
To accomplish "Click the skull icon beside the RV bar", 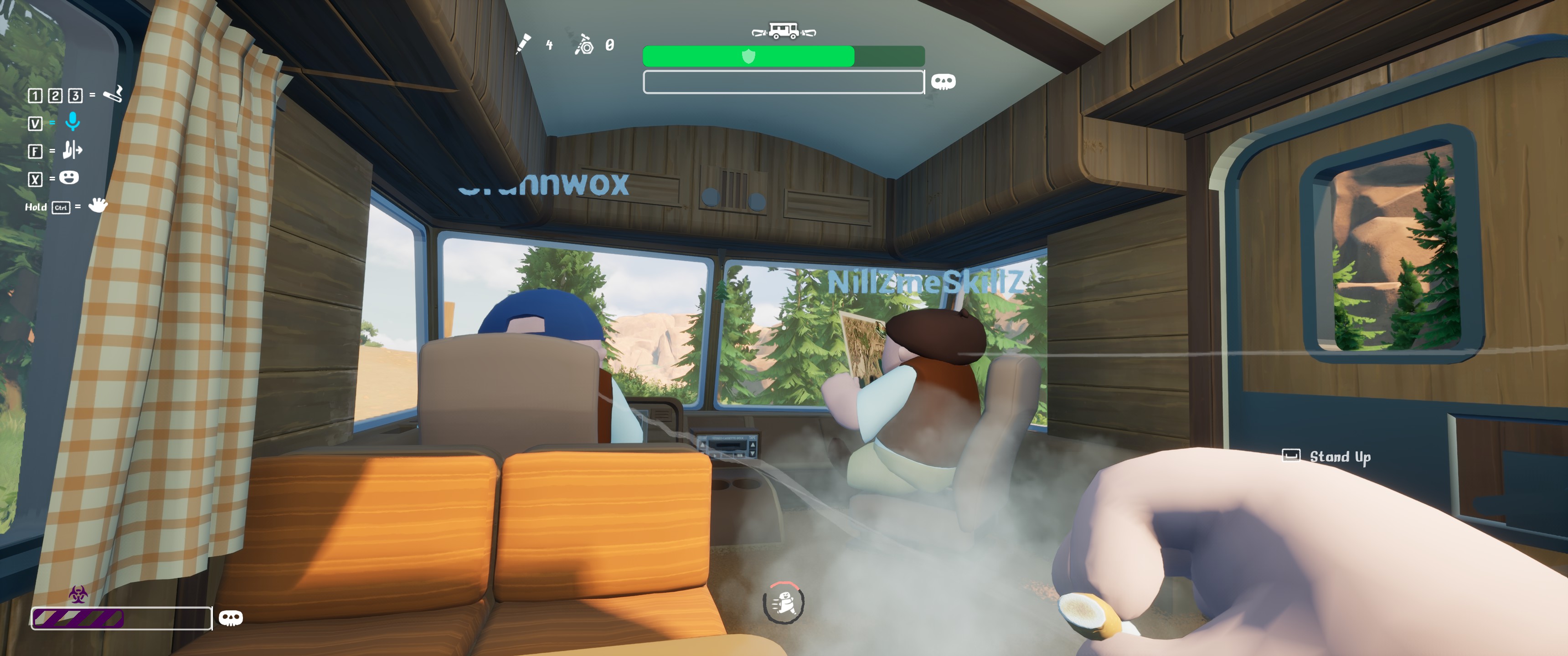I will tap(943, 82).
